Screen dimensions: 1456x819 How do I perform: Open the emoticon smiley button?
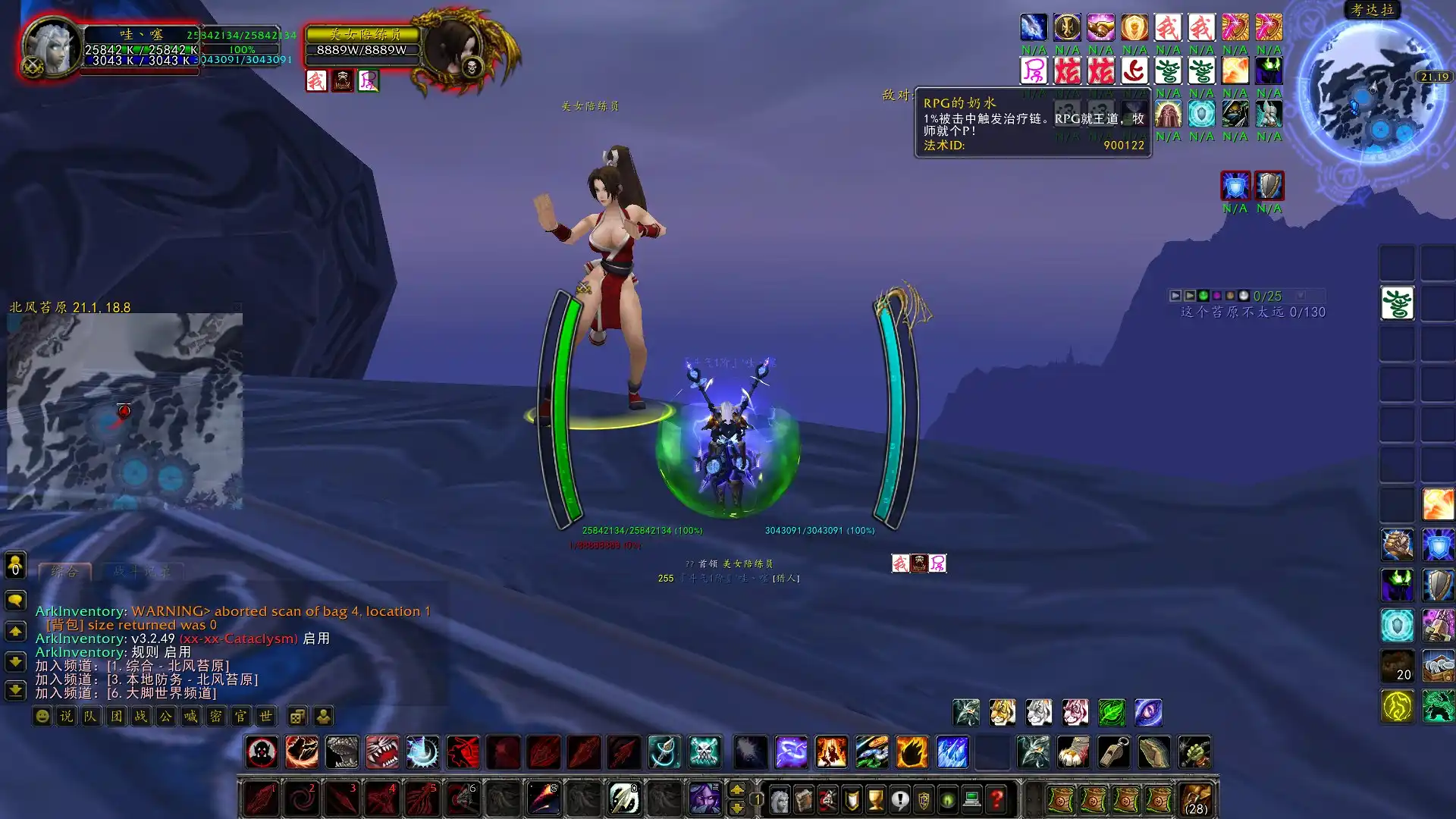point(42,716)
